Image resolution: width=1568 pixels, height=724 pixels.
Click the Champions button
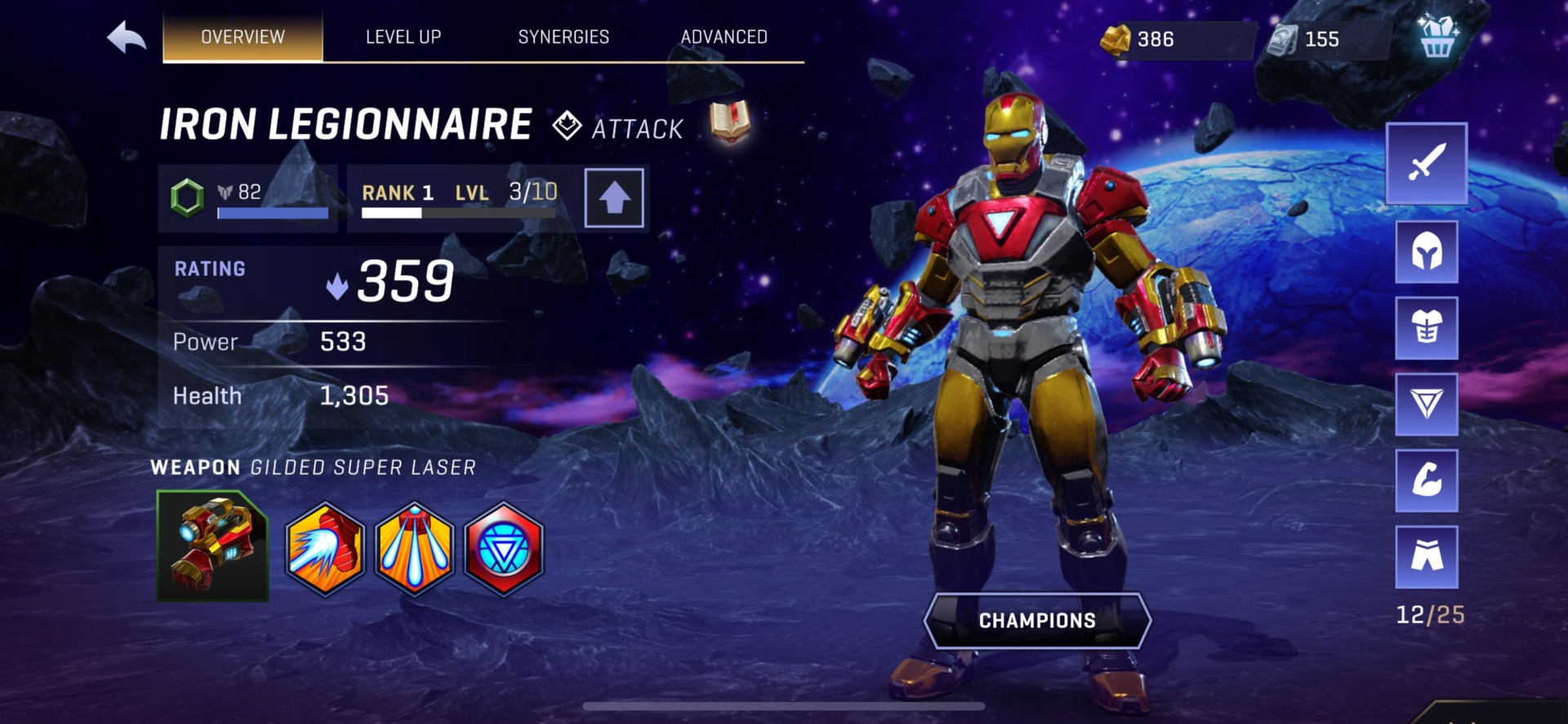(x=1037, y=619)
